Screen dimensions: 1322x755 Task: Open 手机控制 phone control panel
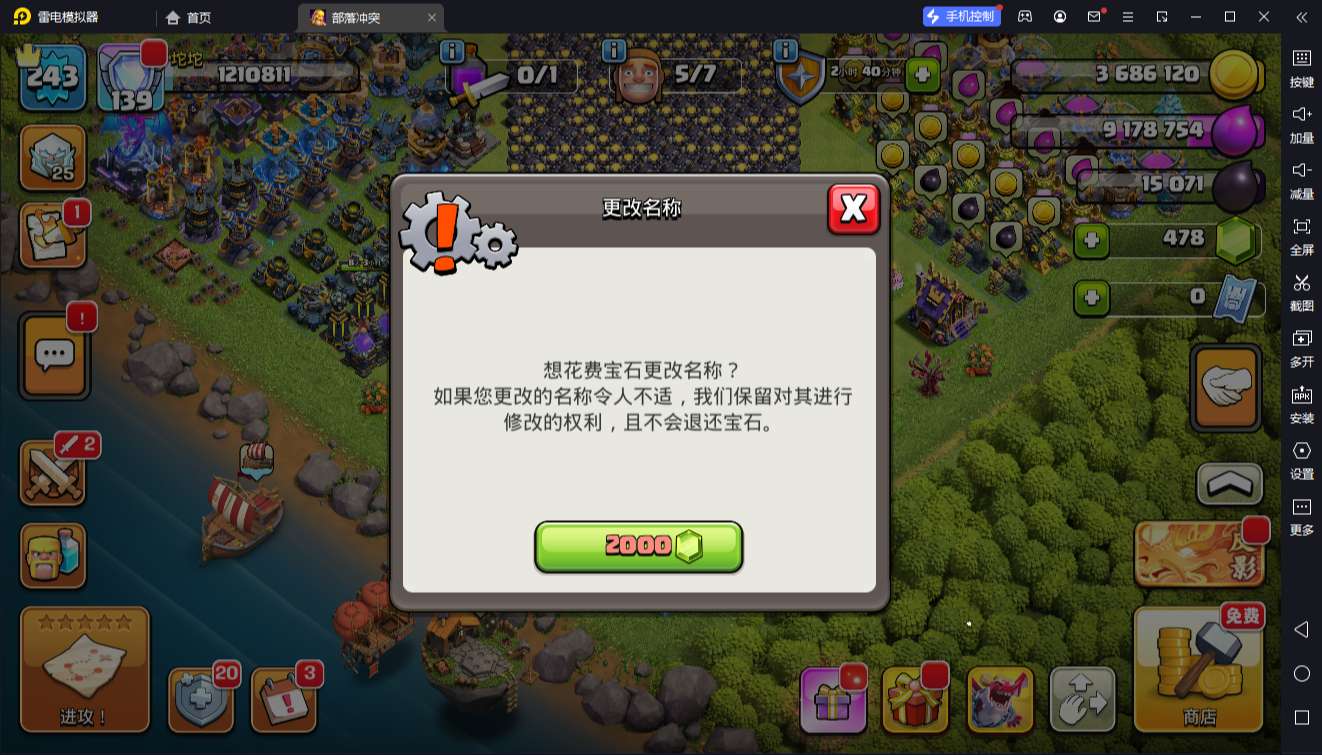pos(962,14)
